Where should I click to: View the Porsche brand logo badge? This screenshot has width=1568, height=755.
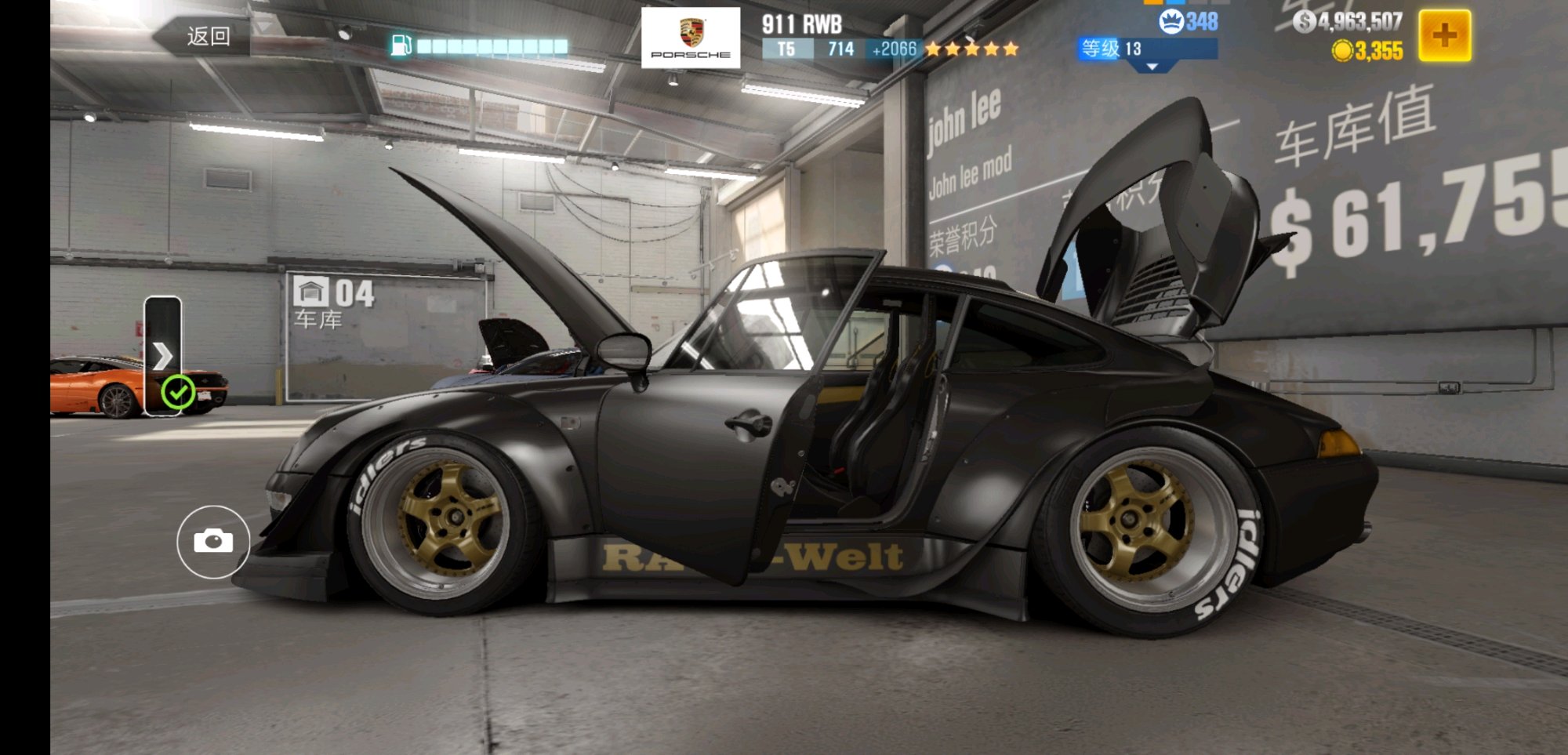[690, 38]
